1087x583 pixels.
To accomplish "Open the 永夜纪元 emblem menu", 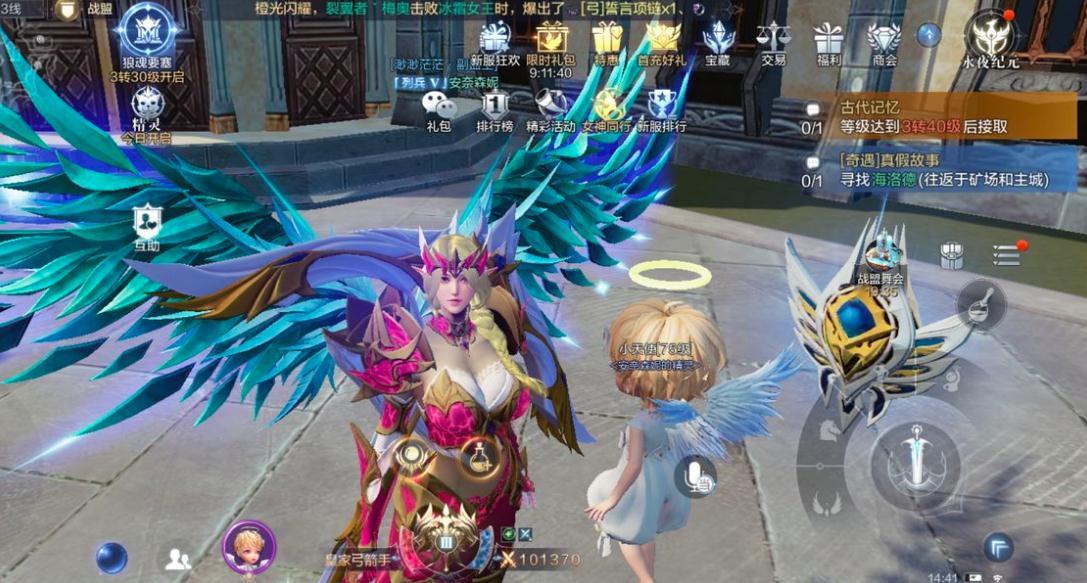I will 991,36.
